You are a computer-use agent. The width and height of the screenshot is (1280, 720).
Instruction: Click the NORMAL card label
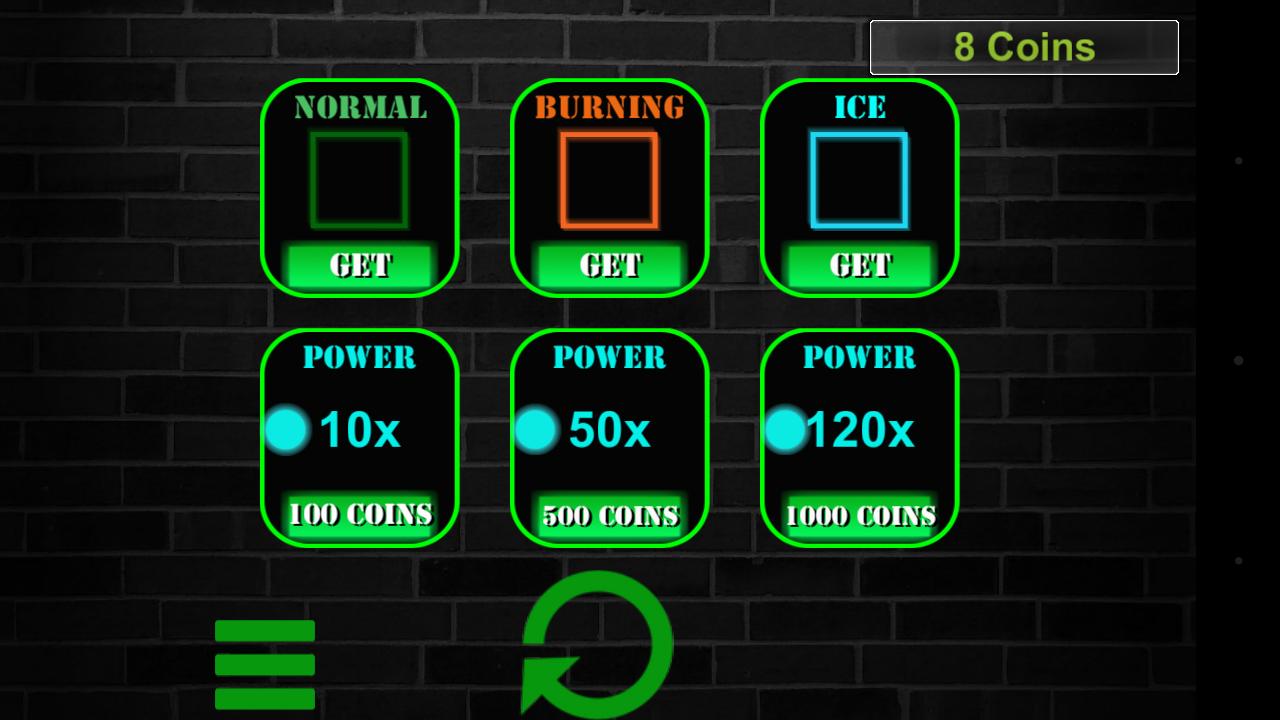pos(360,107)
